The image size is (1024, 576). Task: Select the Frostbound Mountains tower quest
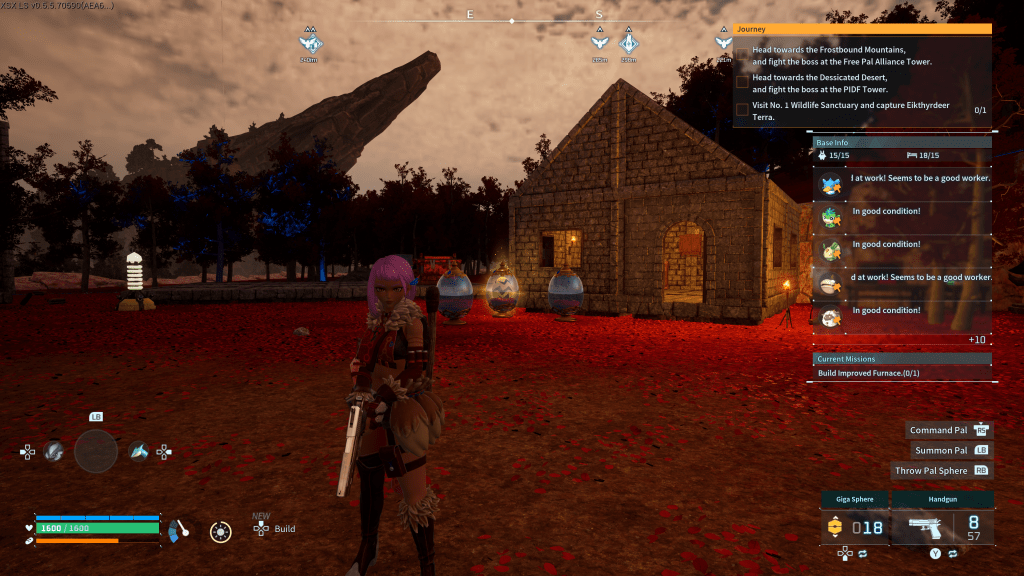tap(841, 55)
